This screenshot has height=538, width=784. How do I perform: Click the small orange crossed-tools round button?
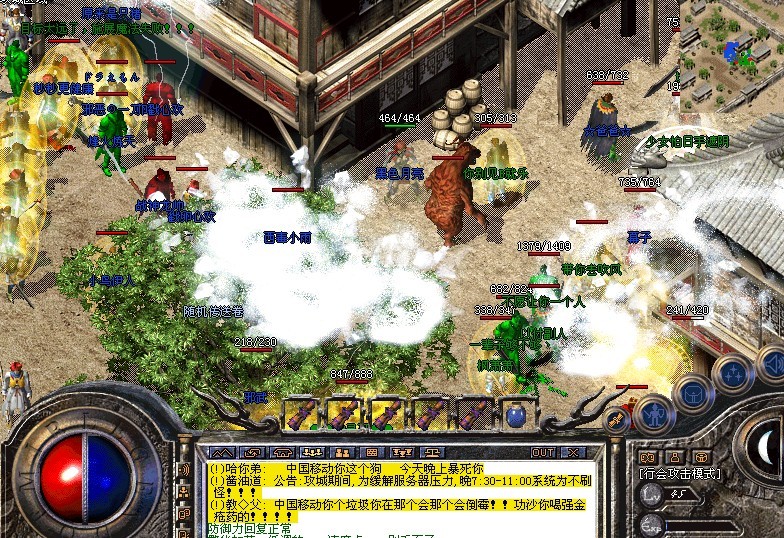pos(617,420)
